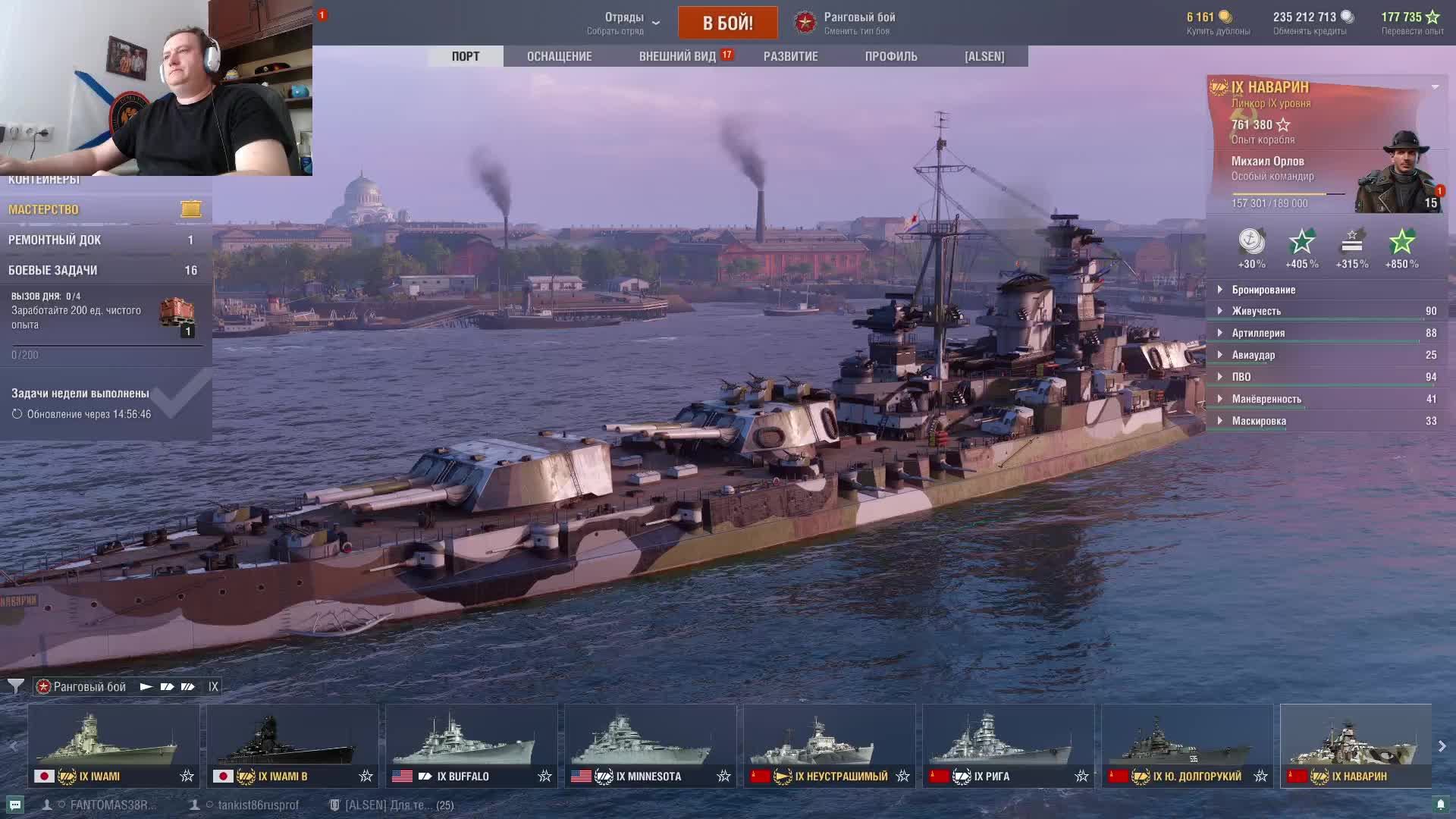Screen dimensions: 1456x819
Task: Open the Отряды division dropdown
Action: [623, 23]
